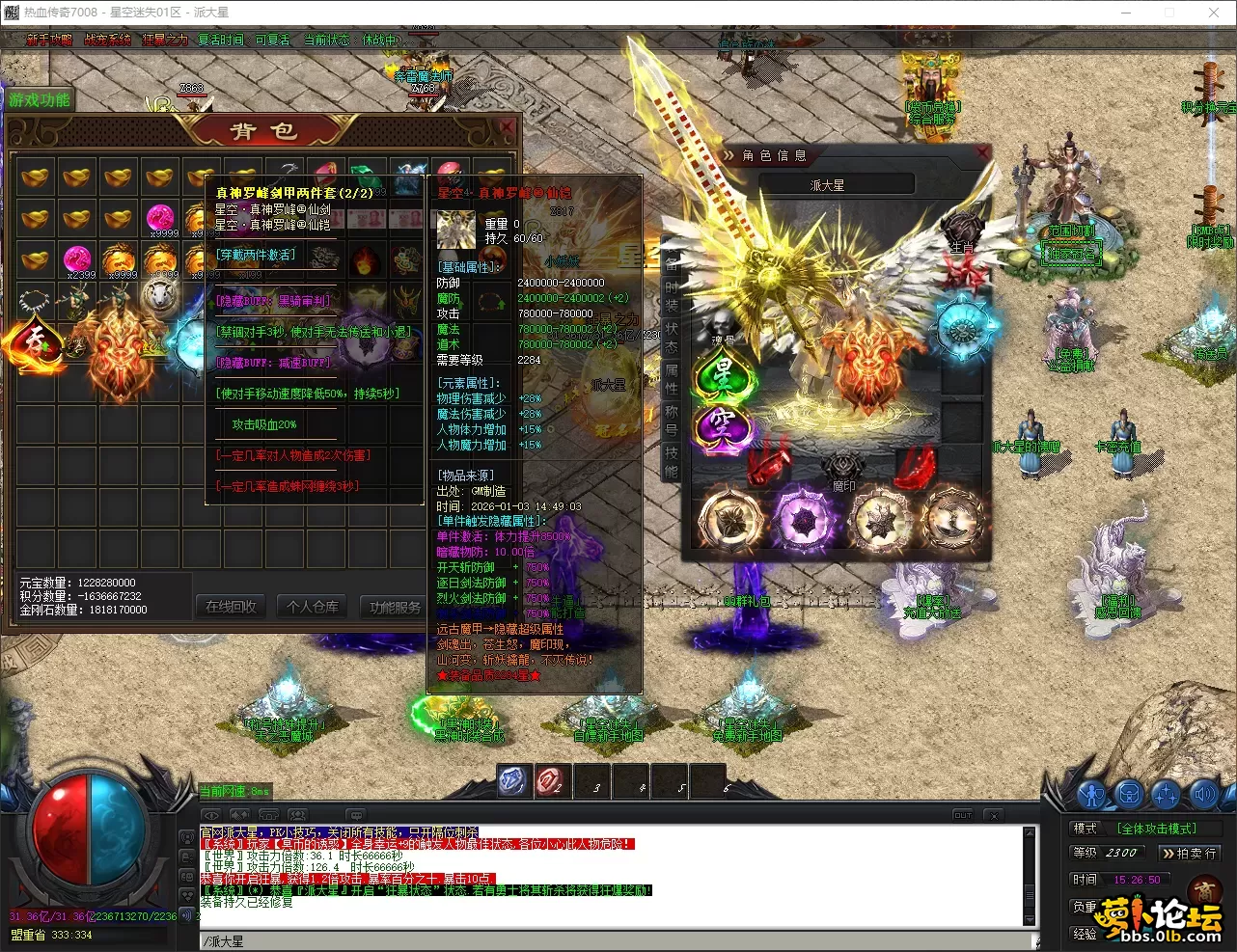
Task: Switch to the 状态 status tab
Action: [x=672, y=337]
